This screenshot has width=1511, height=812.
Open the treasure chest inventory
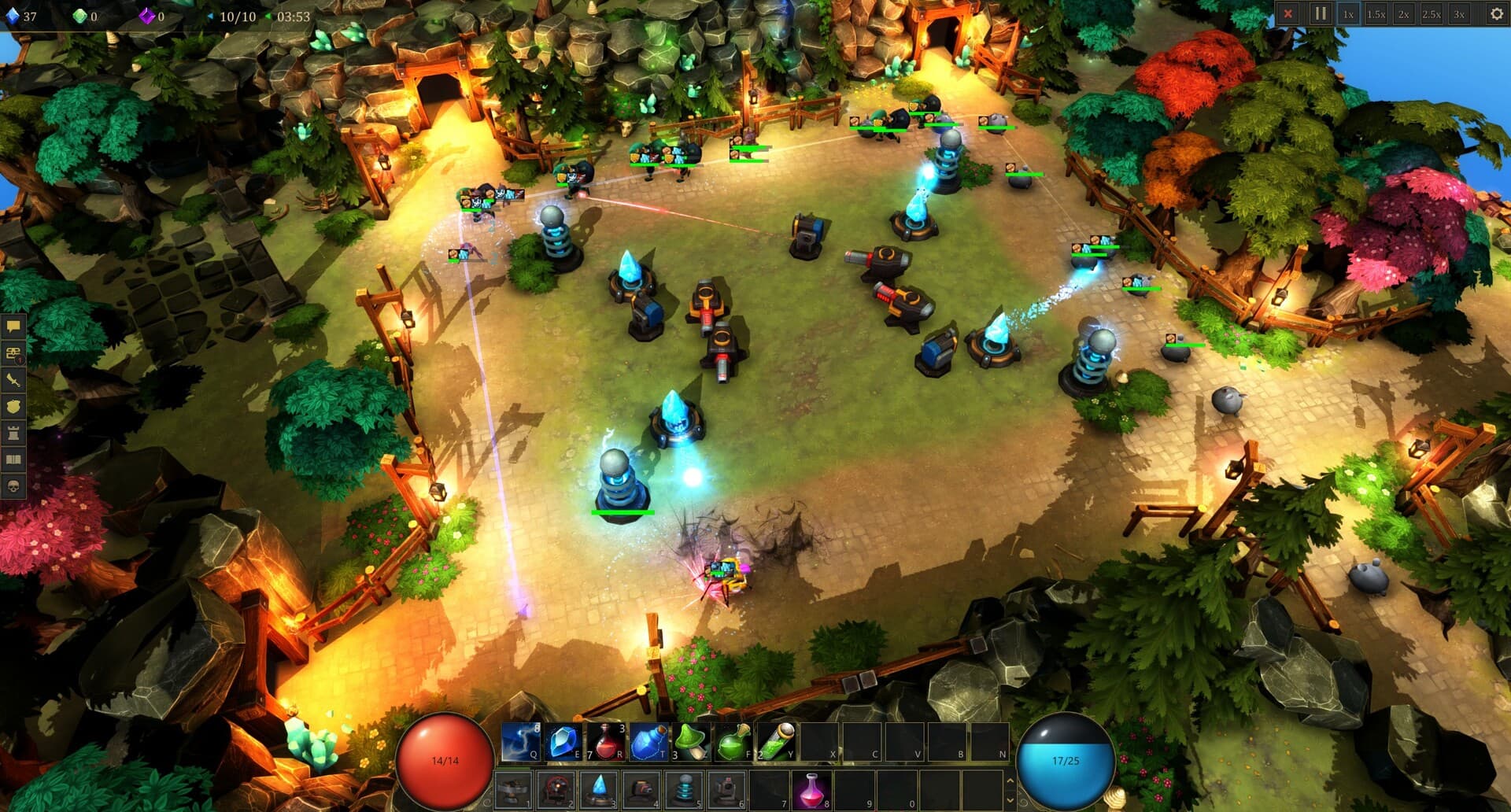tap(13, 353)
